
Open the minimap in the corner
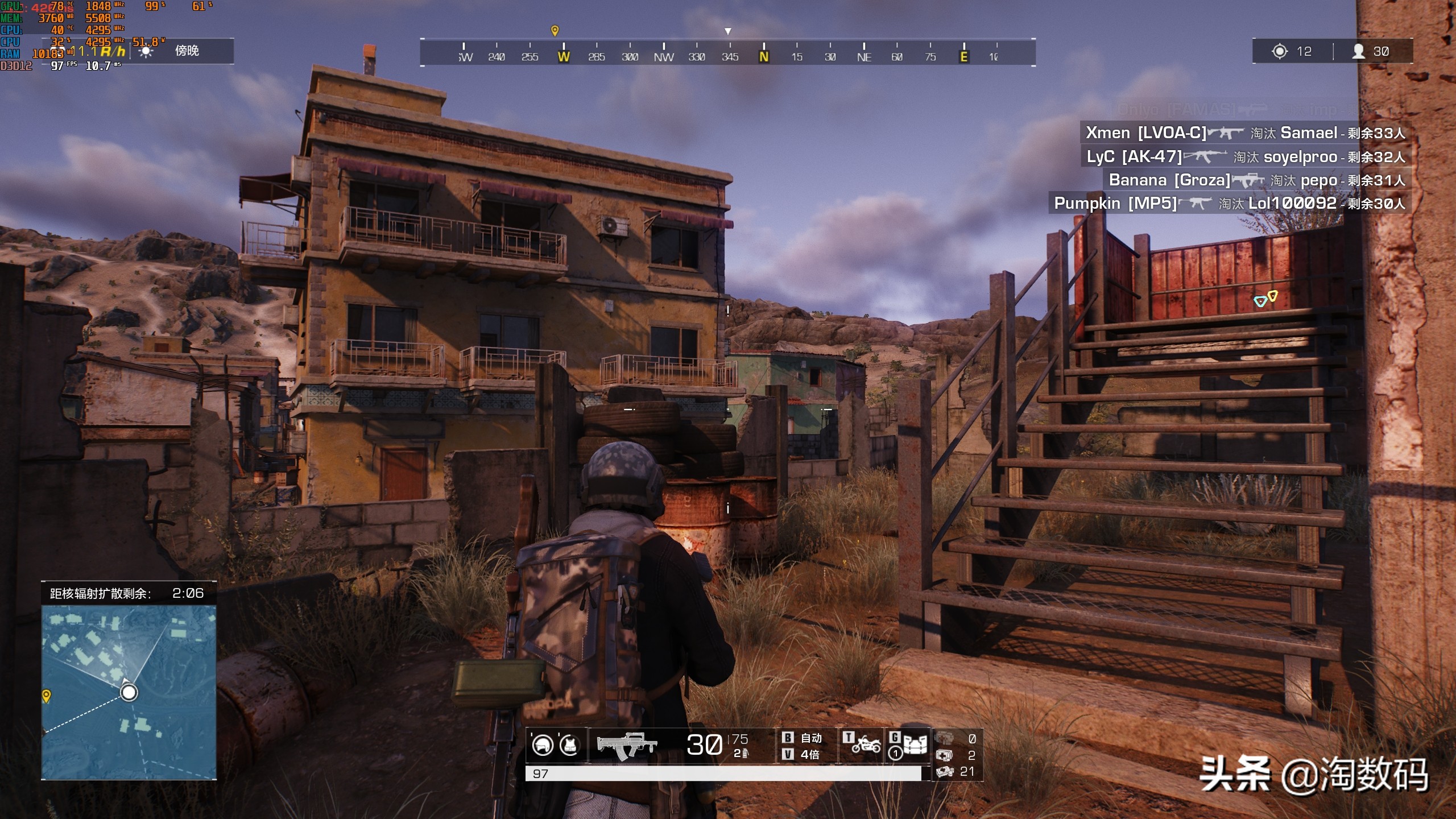click(129, 691)
